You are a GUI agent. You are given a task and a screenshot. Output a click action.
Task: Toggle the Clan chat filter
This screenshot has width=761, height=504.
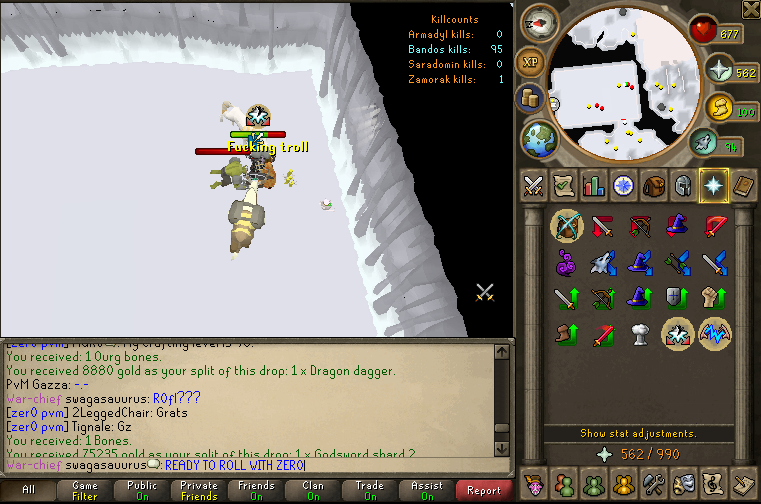(314, 490)
